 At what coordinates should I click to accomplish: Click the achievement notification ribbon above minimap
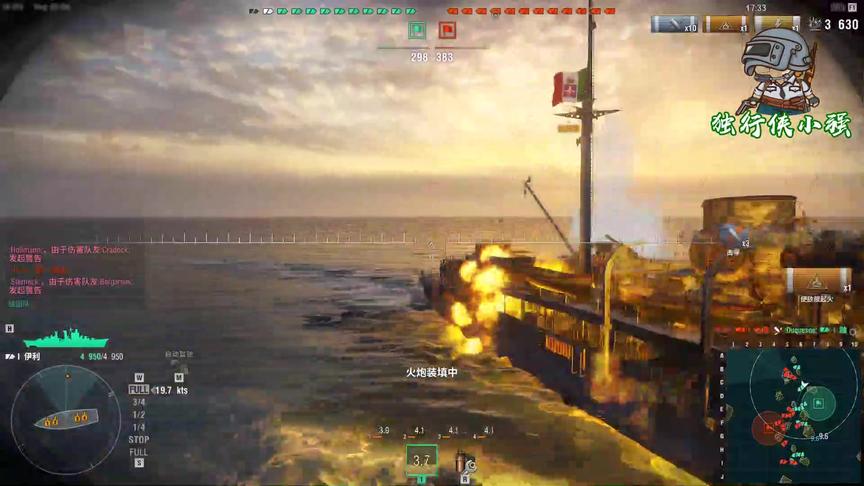click(x=816, y=285)
